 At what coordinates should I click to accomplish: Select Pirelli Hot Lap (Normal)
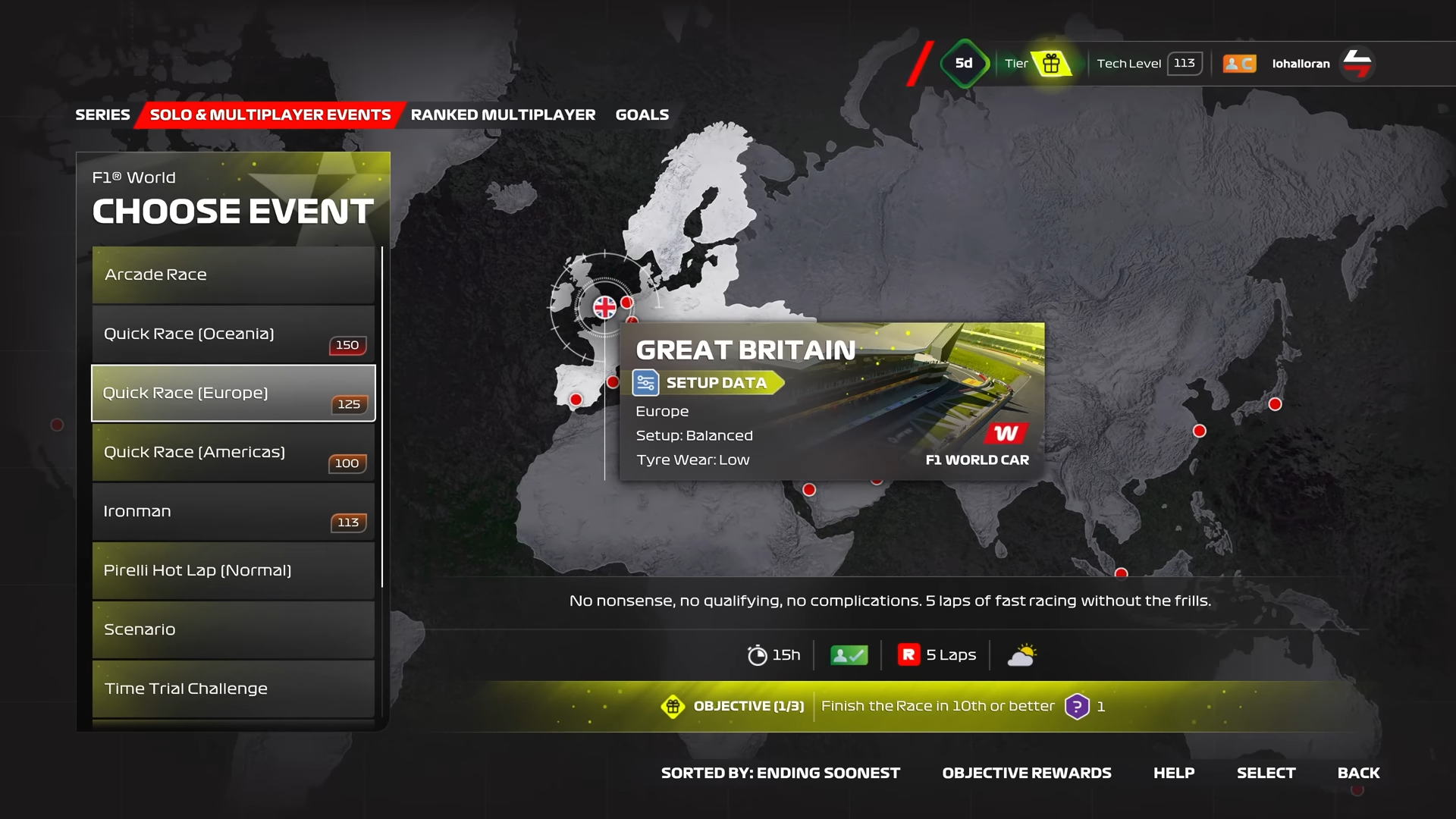(234, 570)
